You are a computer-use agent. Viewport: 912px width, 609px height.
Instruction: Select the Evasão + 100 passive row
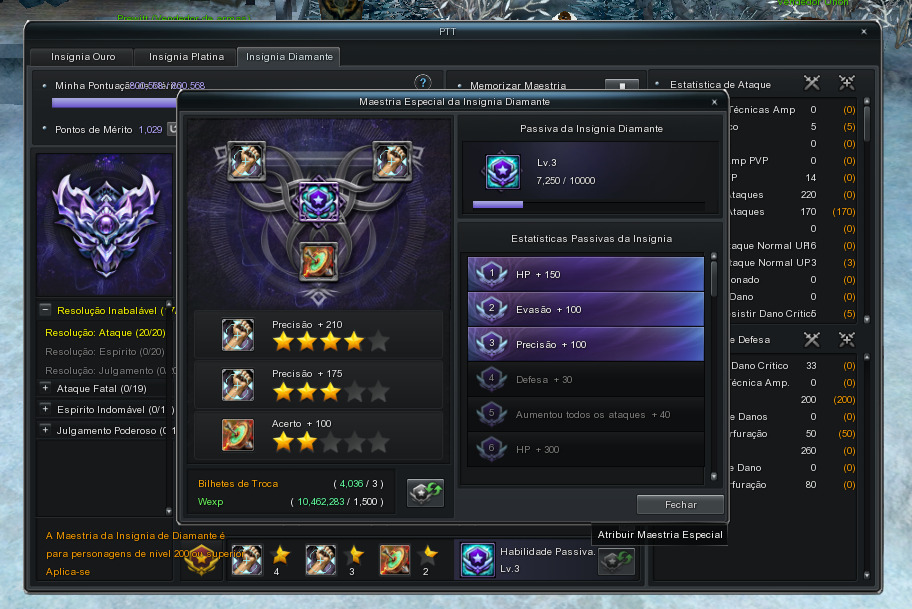tap(586, 309)
